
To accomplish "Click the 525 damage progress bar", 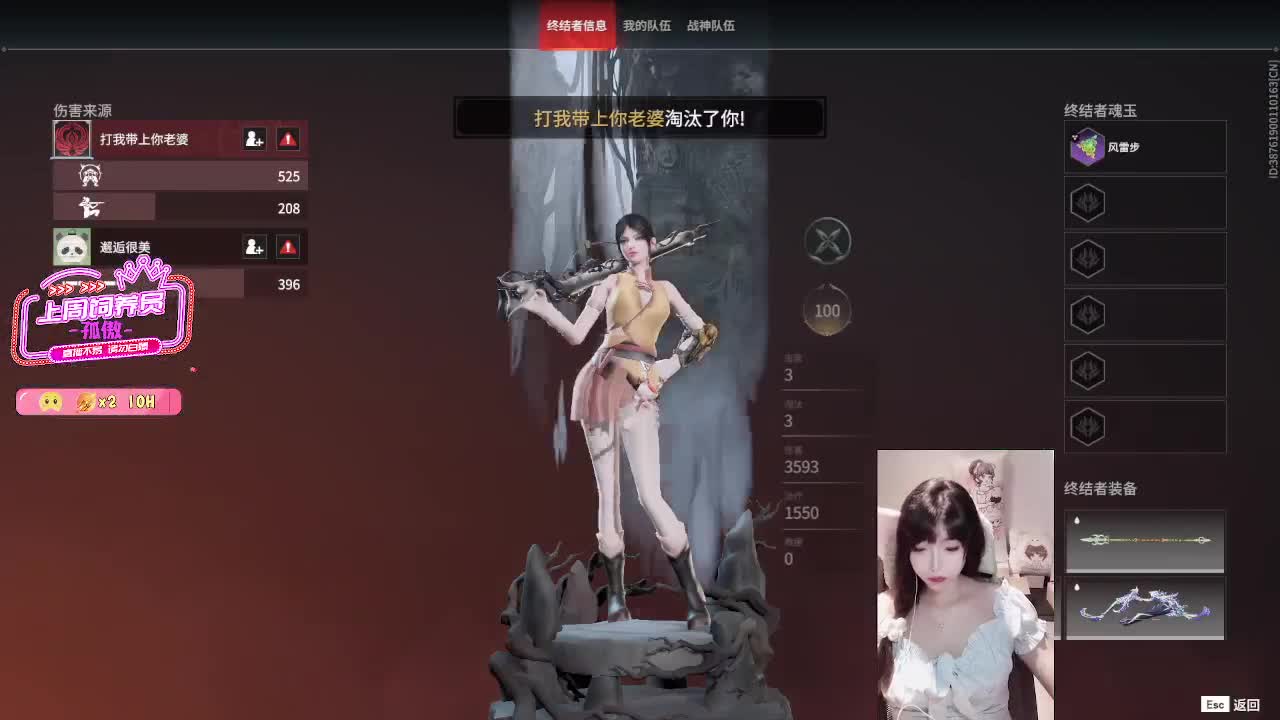I will click(180, 175).
